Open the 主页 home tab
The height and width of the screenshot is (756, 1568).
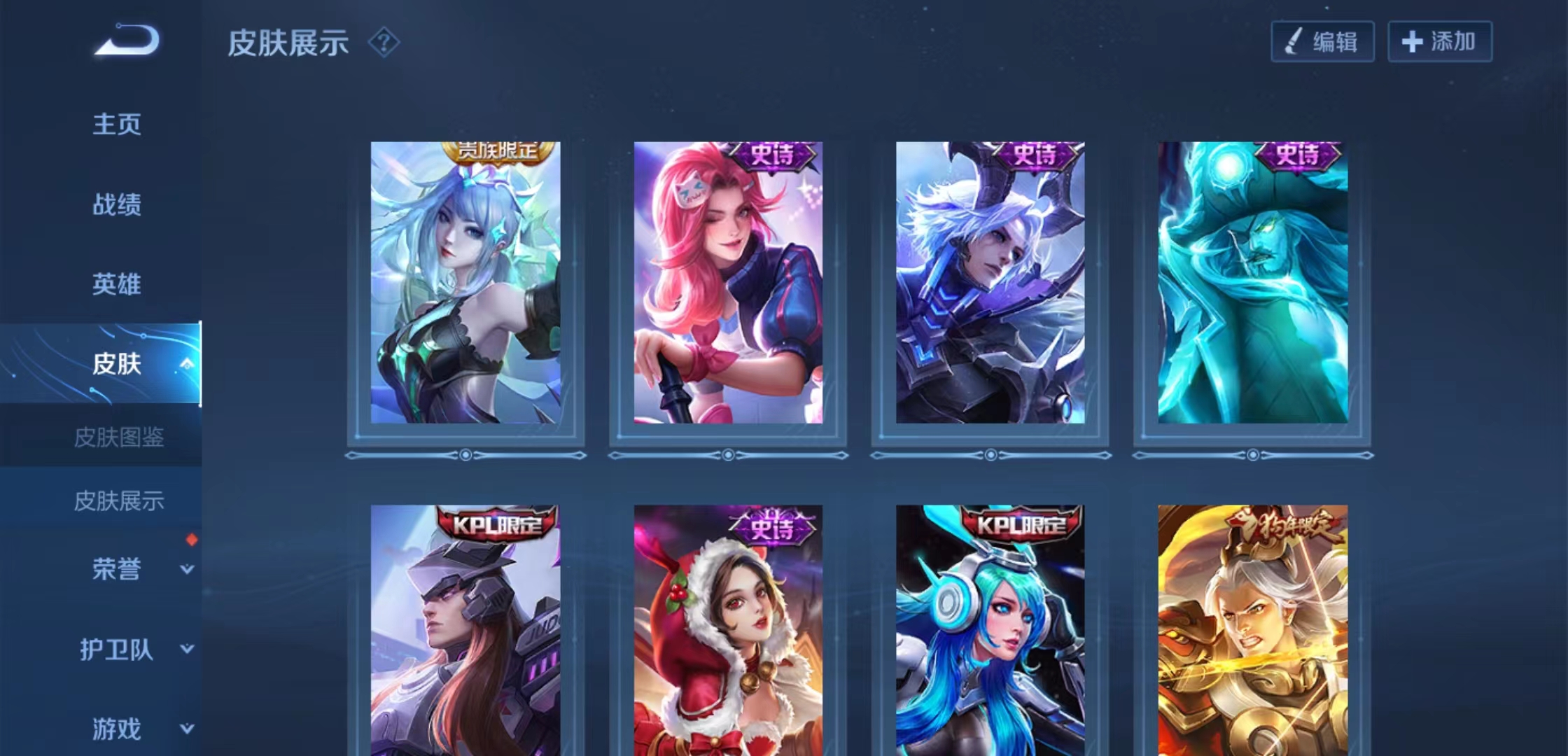(x=117, y=125)
